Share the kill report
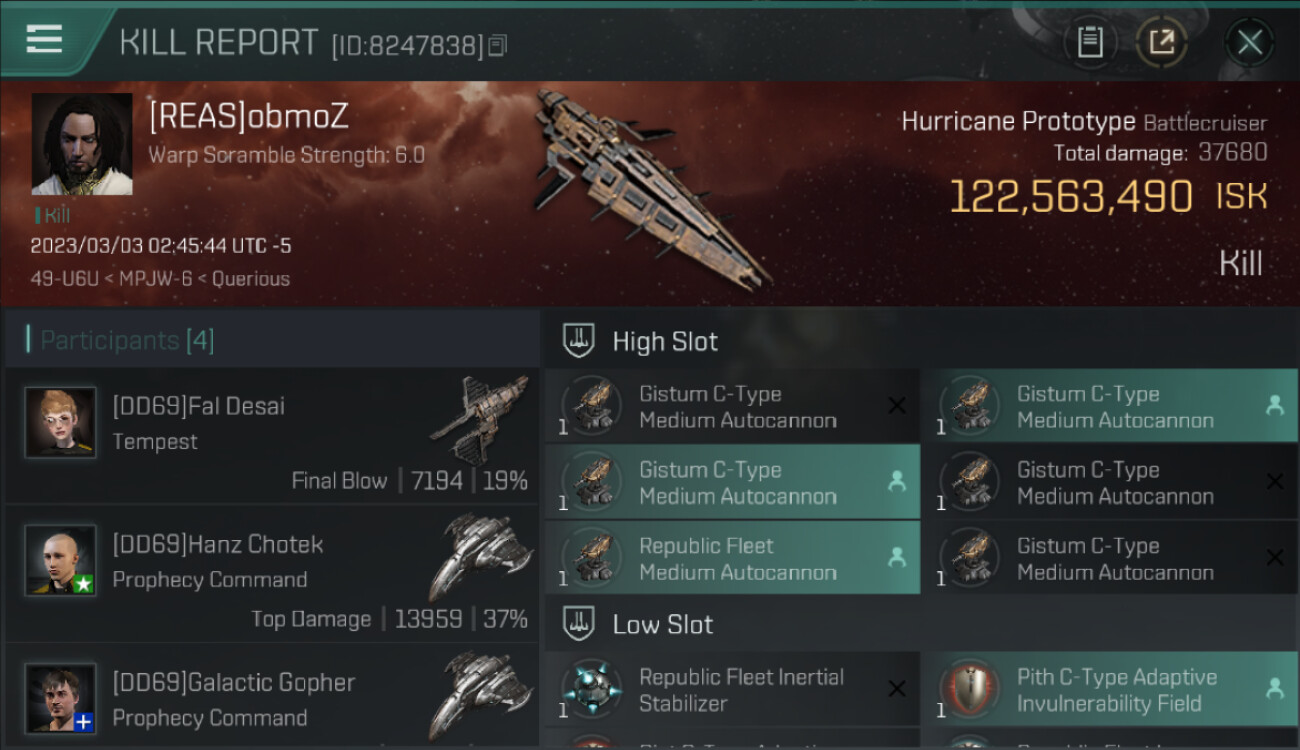This screenshot has height=750, width=1300. (x=1161, y=42)
